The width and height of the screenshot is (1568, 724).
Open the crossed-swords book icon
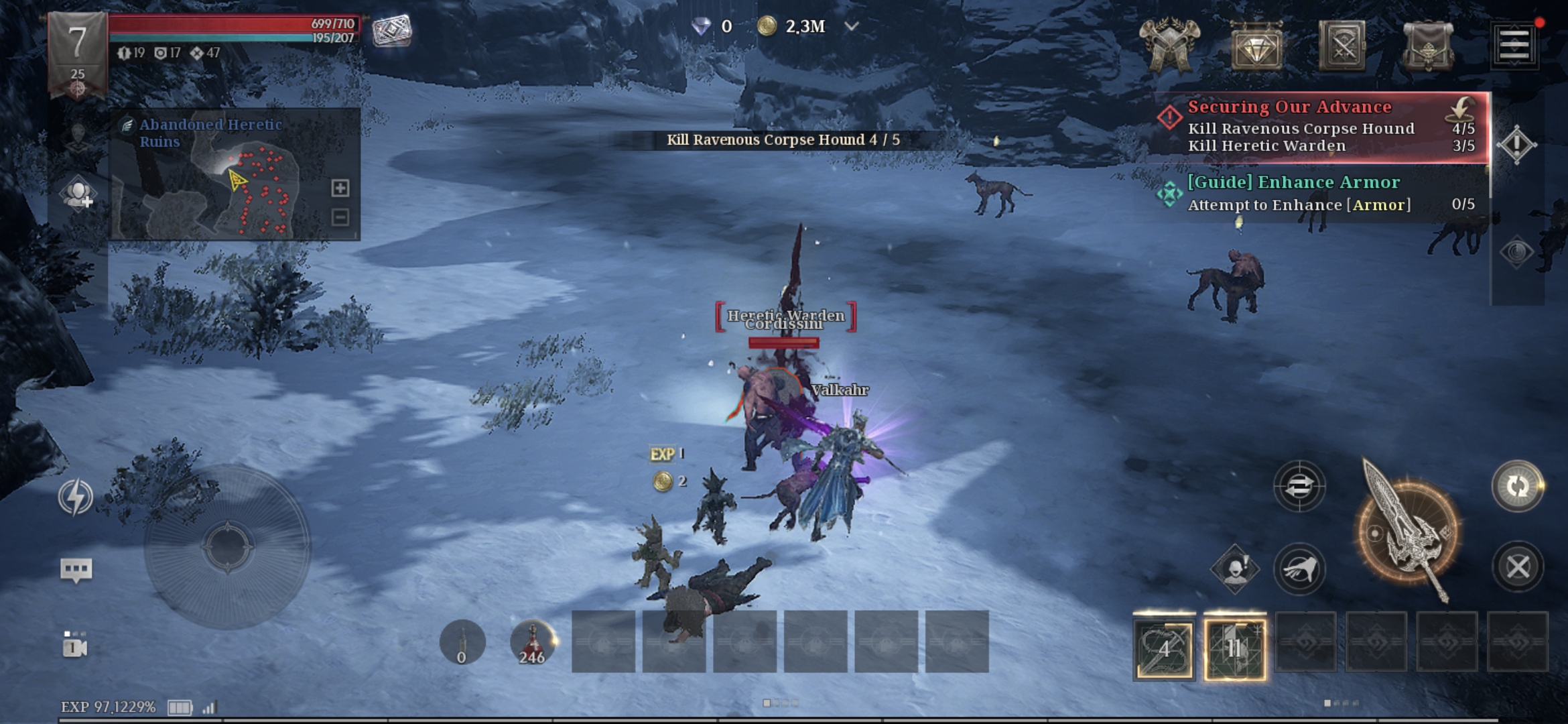point(1342,46)
